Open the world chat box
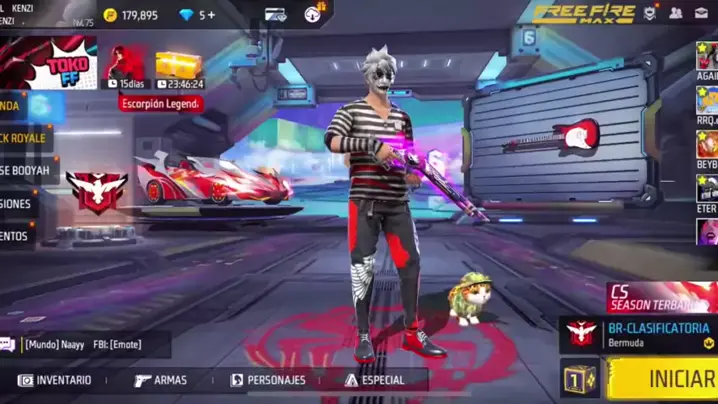The height and width of the screenshot is (404, 718). click(84, 345)
